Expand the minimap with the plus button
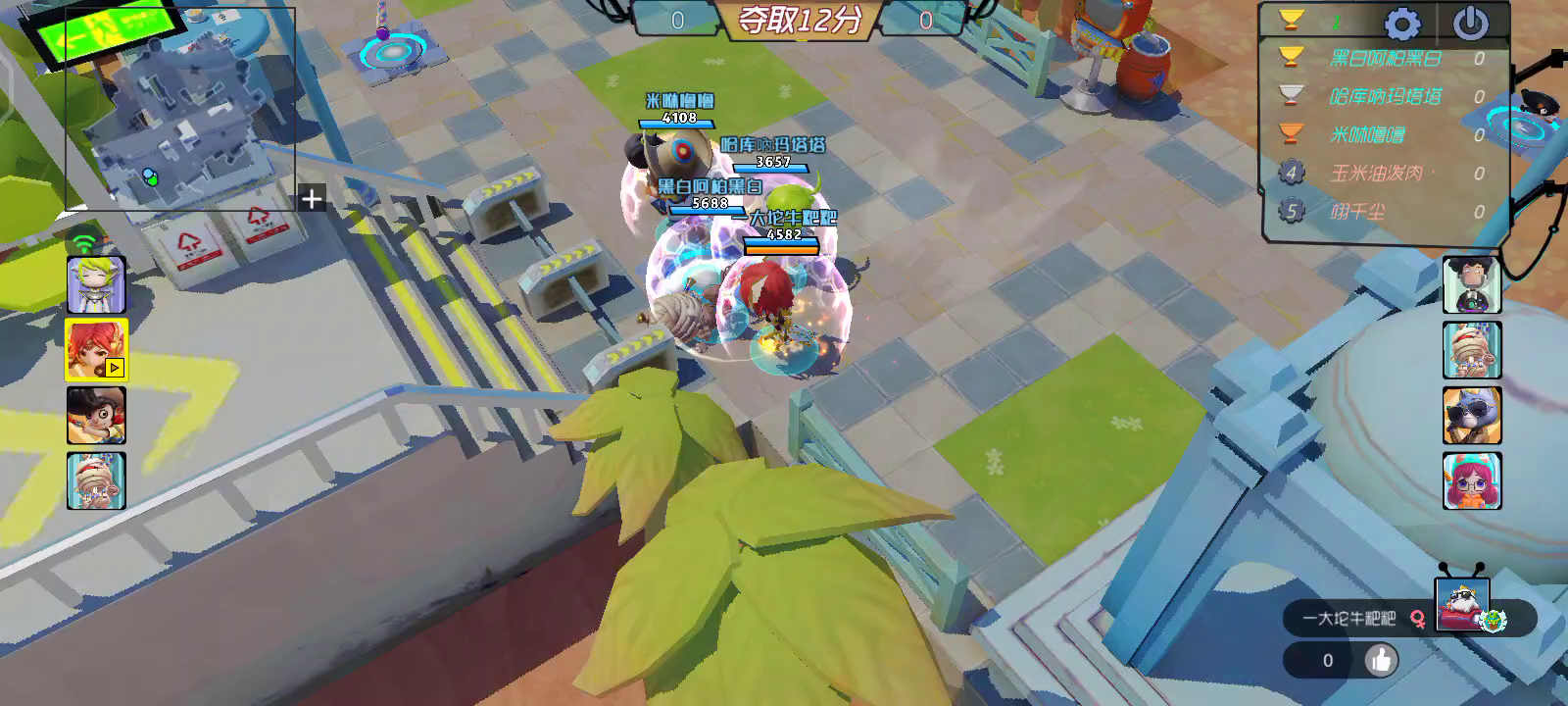1568x706 pixels. (311, 200)
